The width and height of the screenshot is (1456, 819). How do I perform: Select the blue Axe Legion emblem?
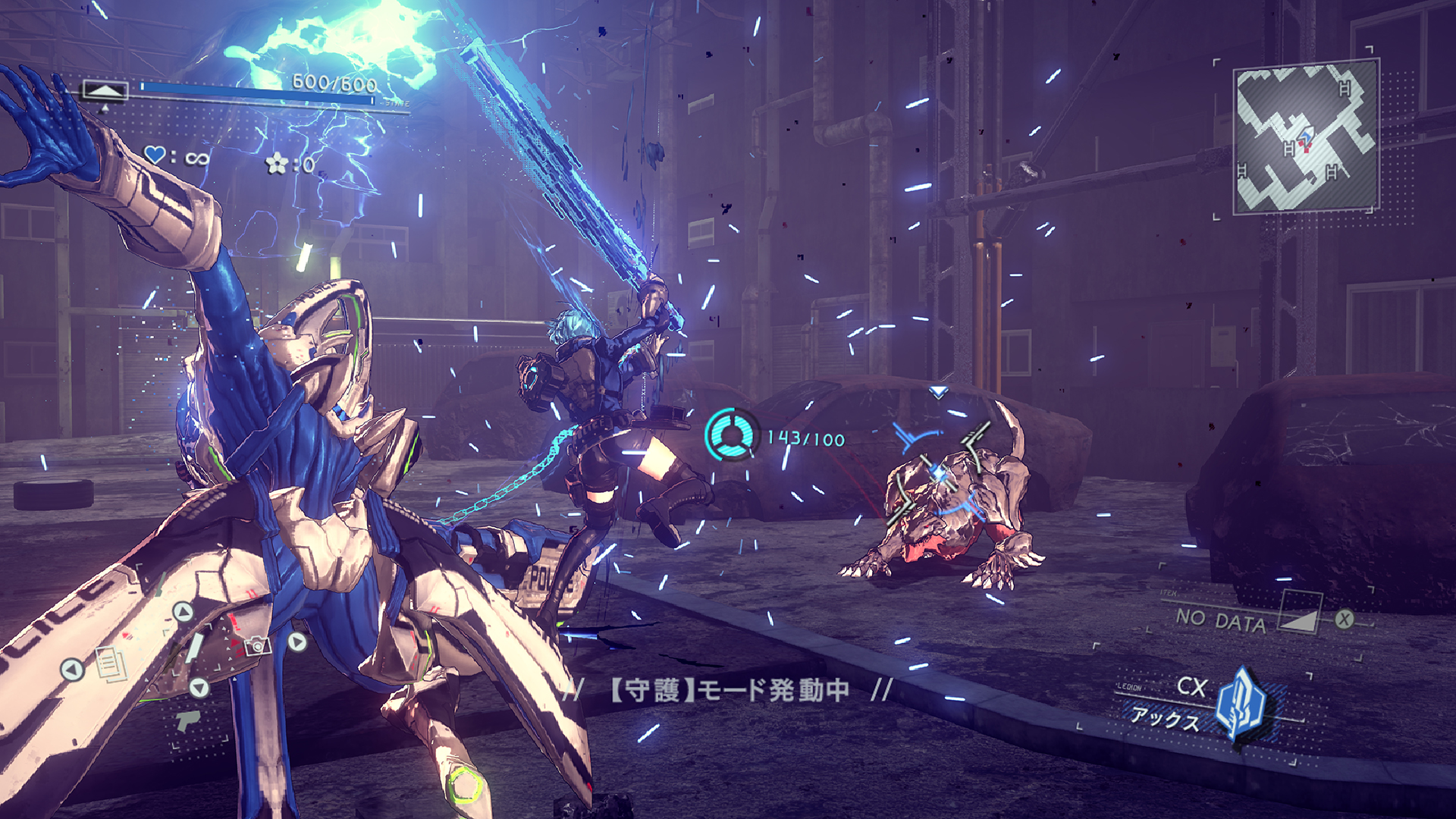(x=1239, y=703)
